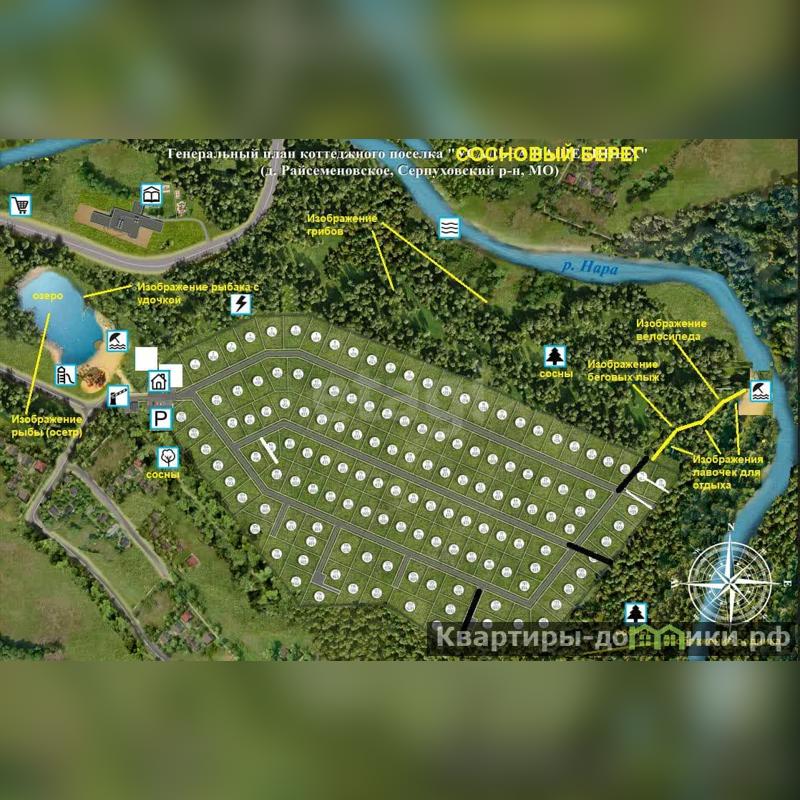Click the water waves marker by the river

tap(450, 228)
